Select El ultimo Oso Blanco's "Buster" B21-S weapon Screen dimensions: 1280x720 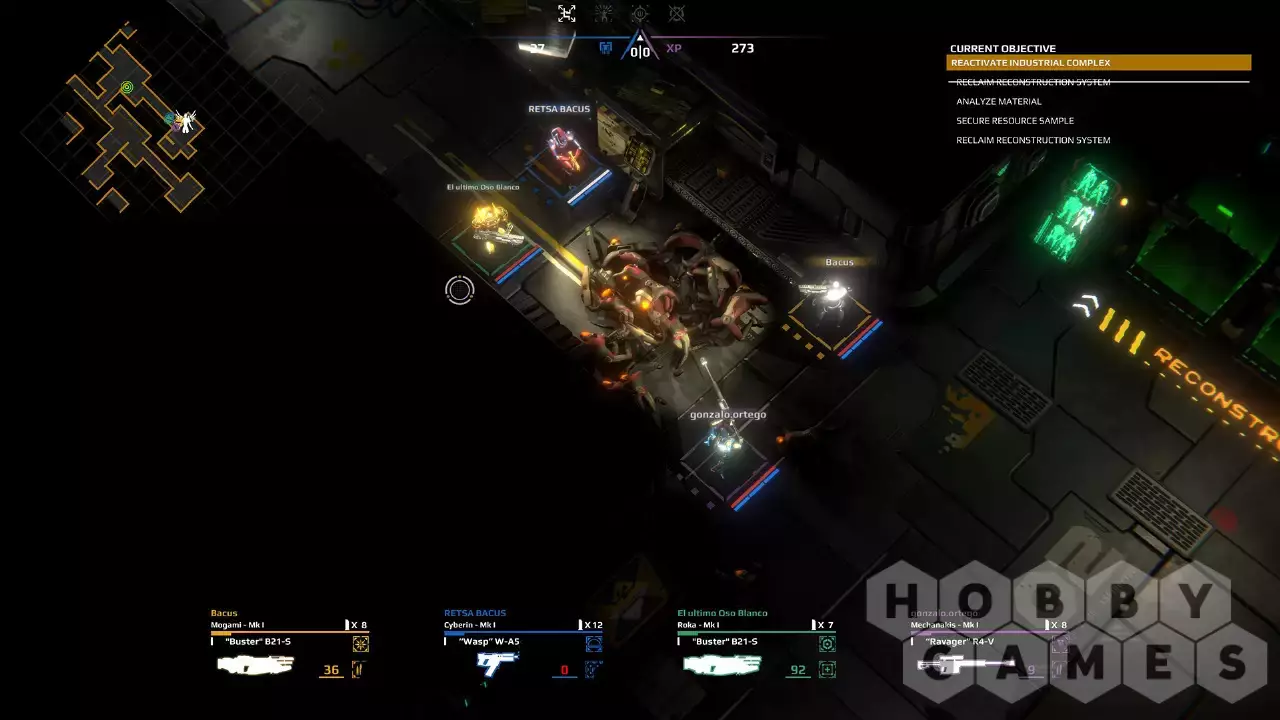click(722, 664)
